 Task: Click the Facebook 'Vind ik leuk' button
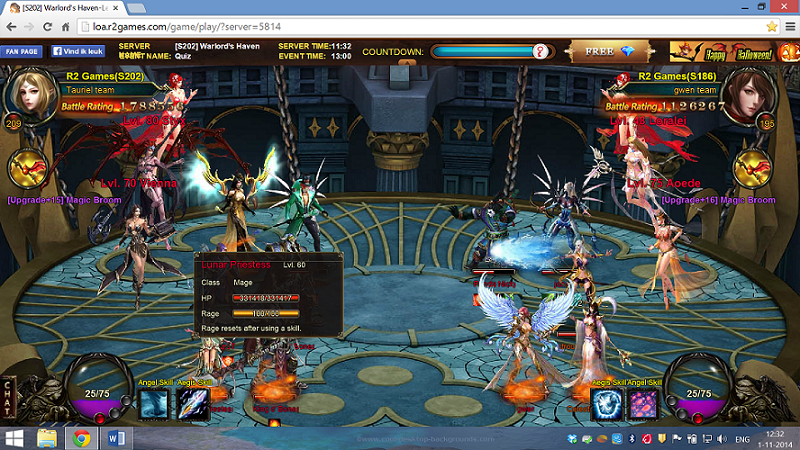[80, 51]
